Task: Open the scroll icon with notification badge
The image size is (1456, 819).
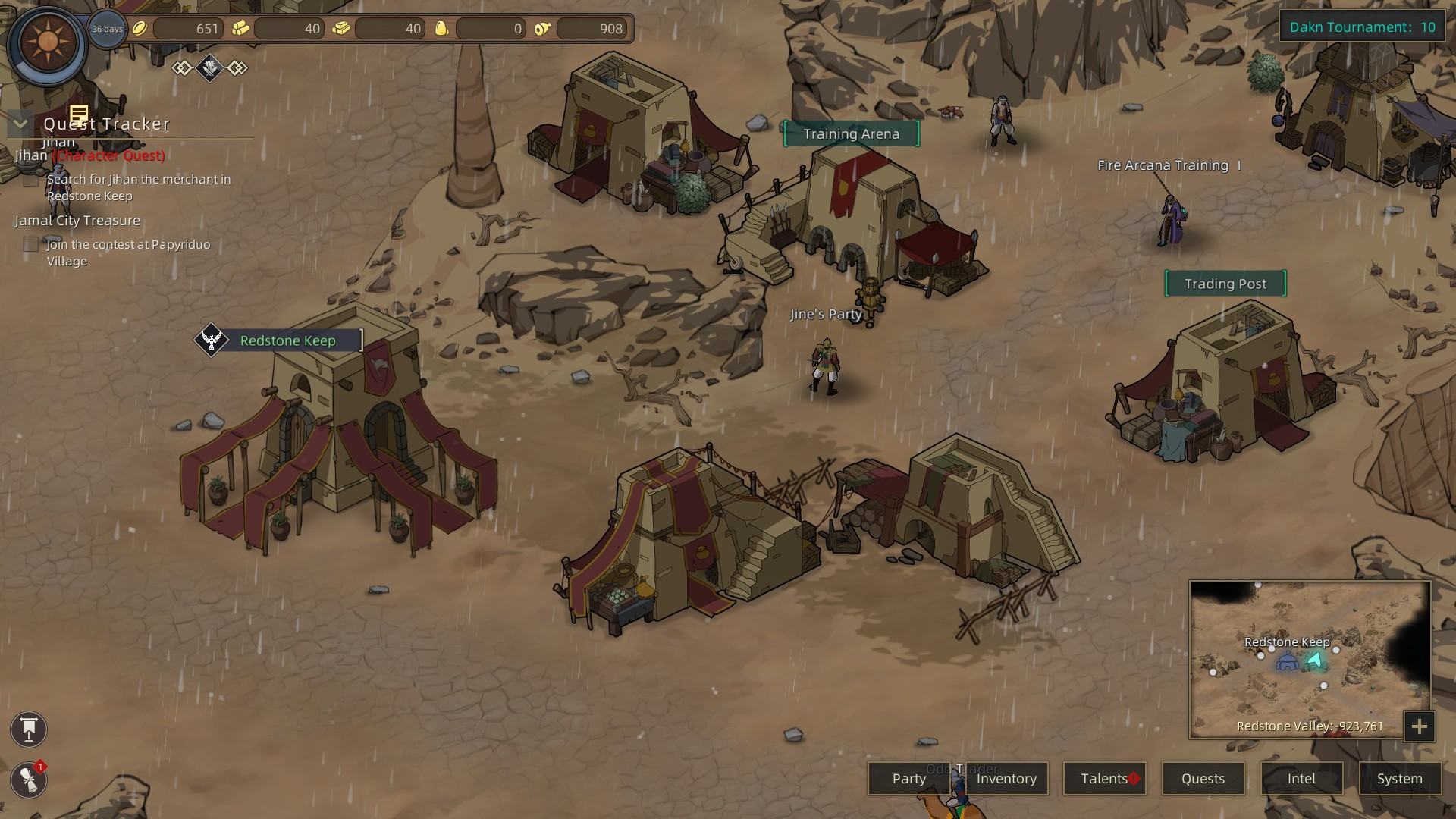Action: pyautogui.click(x=29, y=780)
